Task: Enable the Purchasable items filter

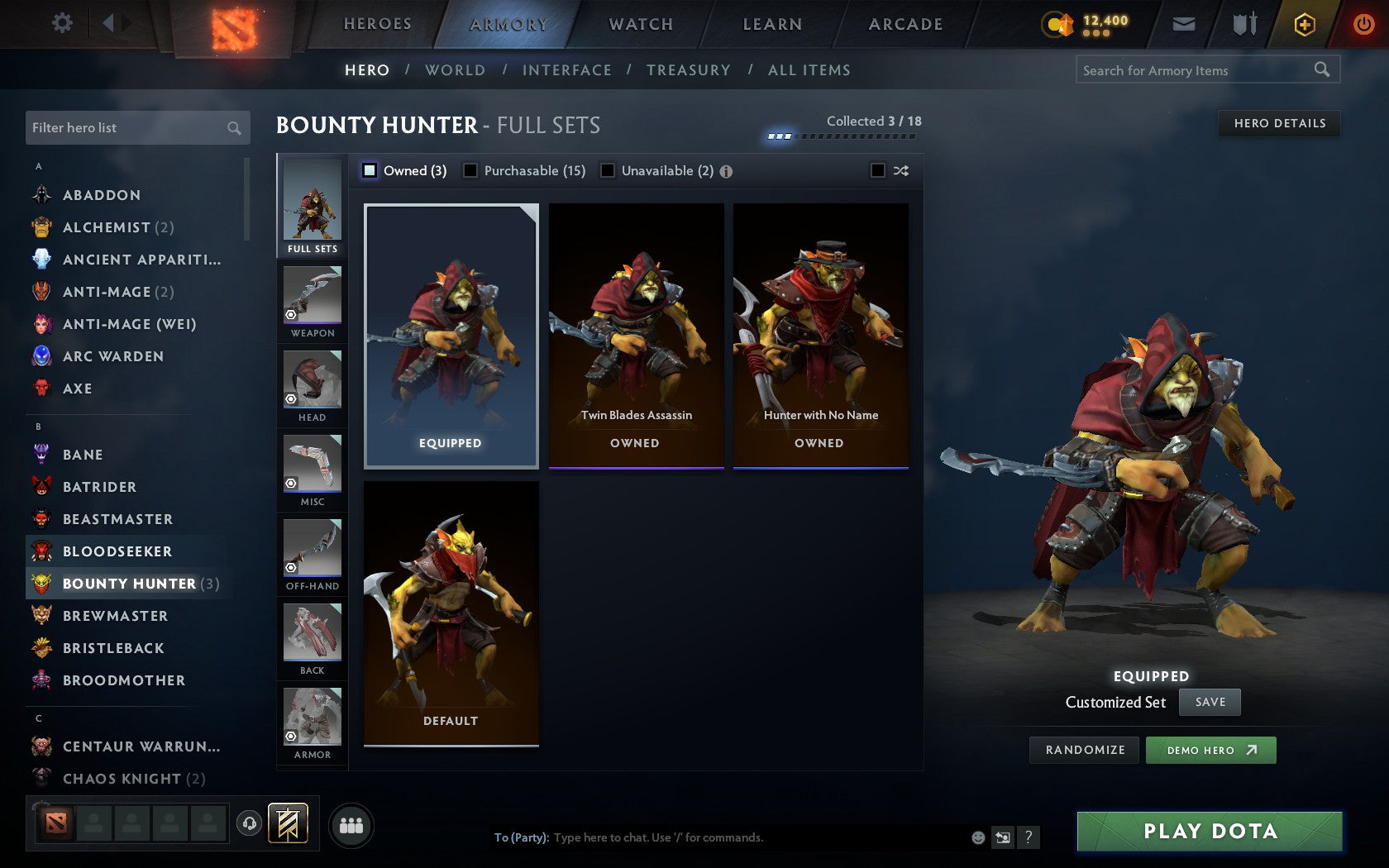Action: click(471, 171)
